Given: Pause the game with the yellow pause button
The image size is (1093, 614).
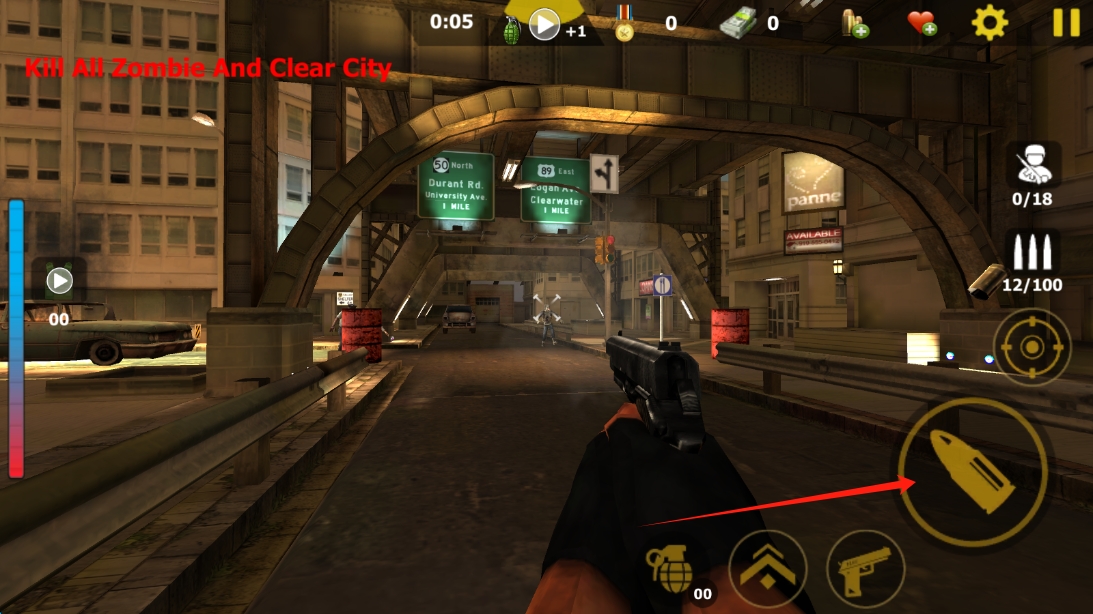Looking at the screenshot, I should (1066, 22).
